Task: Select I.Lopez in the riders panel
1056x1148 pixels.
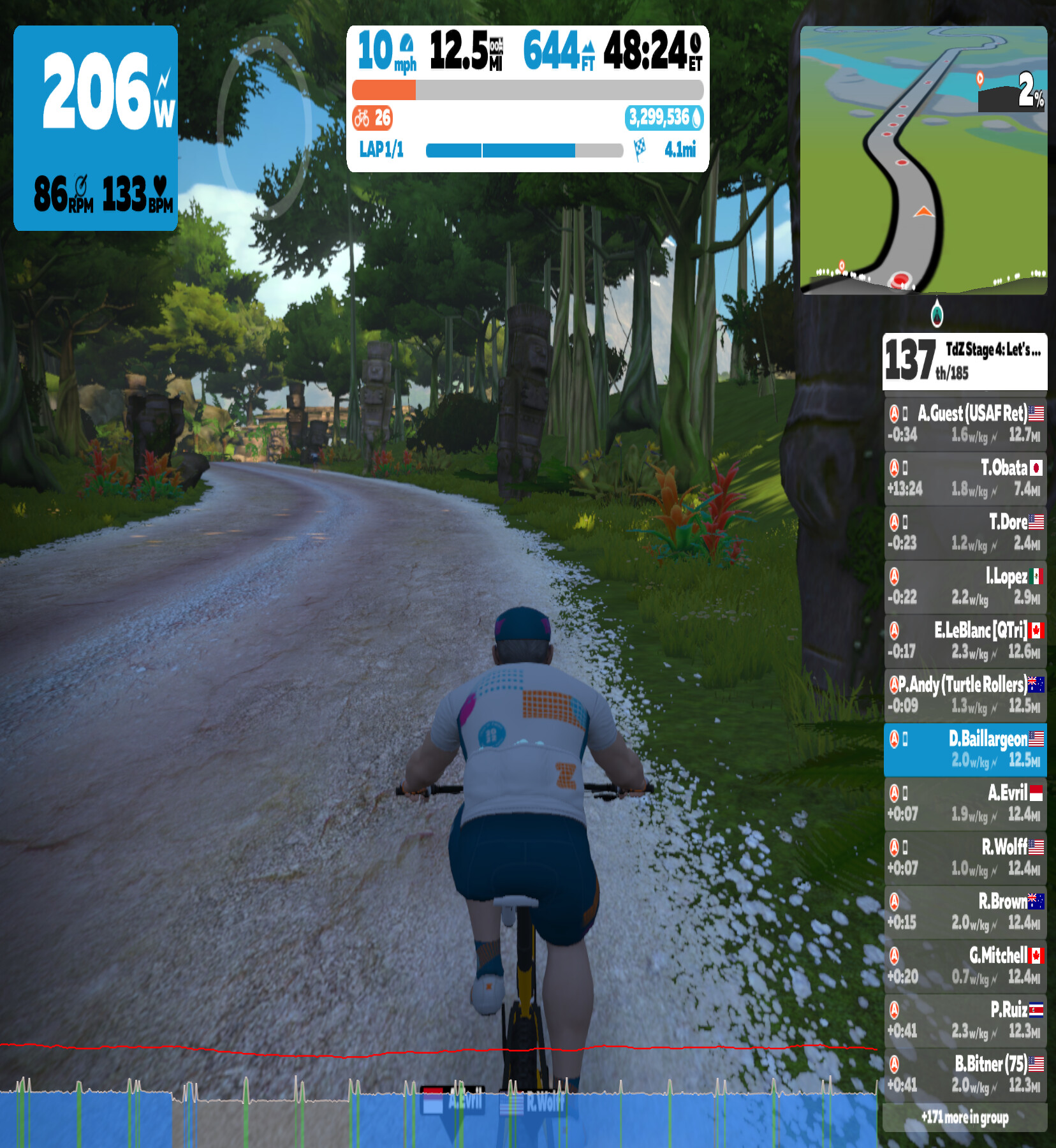Action: 965,587
